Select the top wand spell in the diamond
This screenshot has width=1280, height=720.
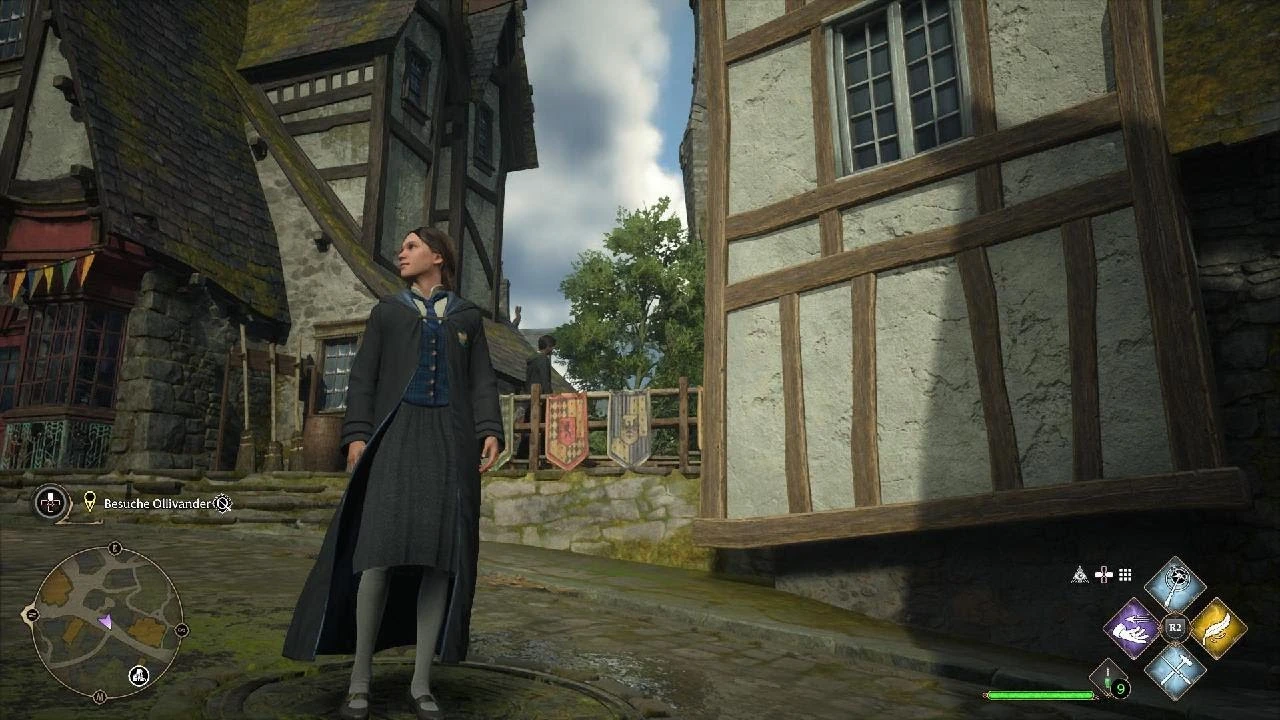[x=1176, y=585]
